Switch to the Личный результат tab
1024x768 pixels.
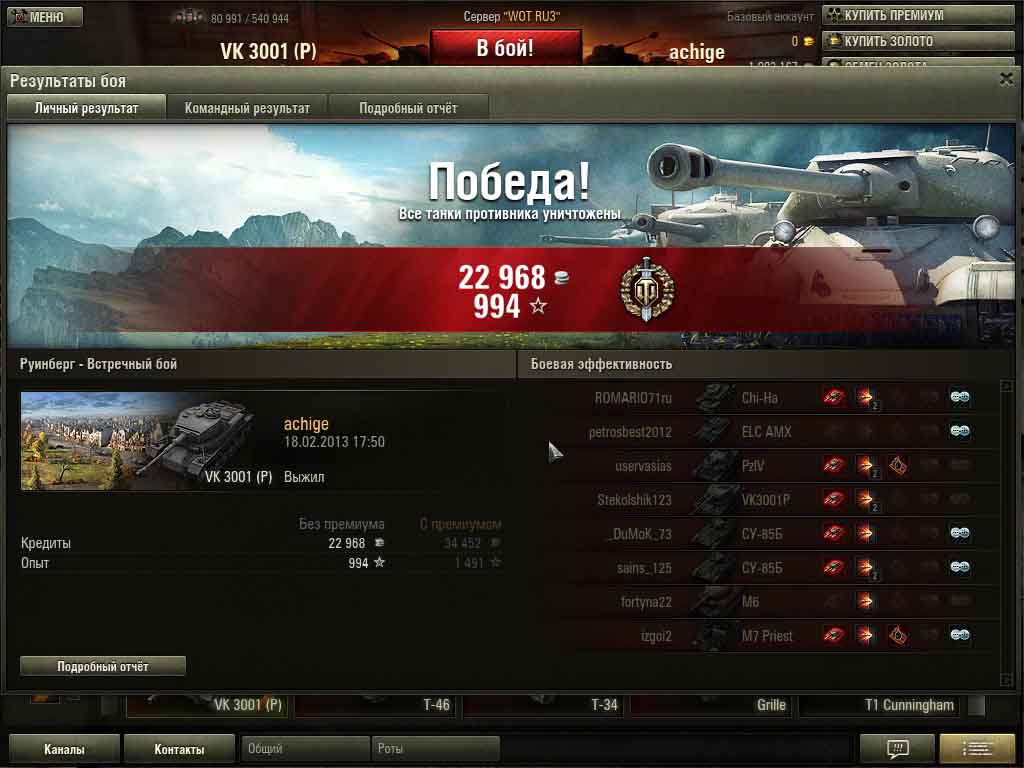86,108
